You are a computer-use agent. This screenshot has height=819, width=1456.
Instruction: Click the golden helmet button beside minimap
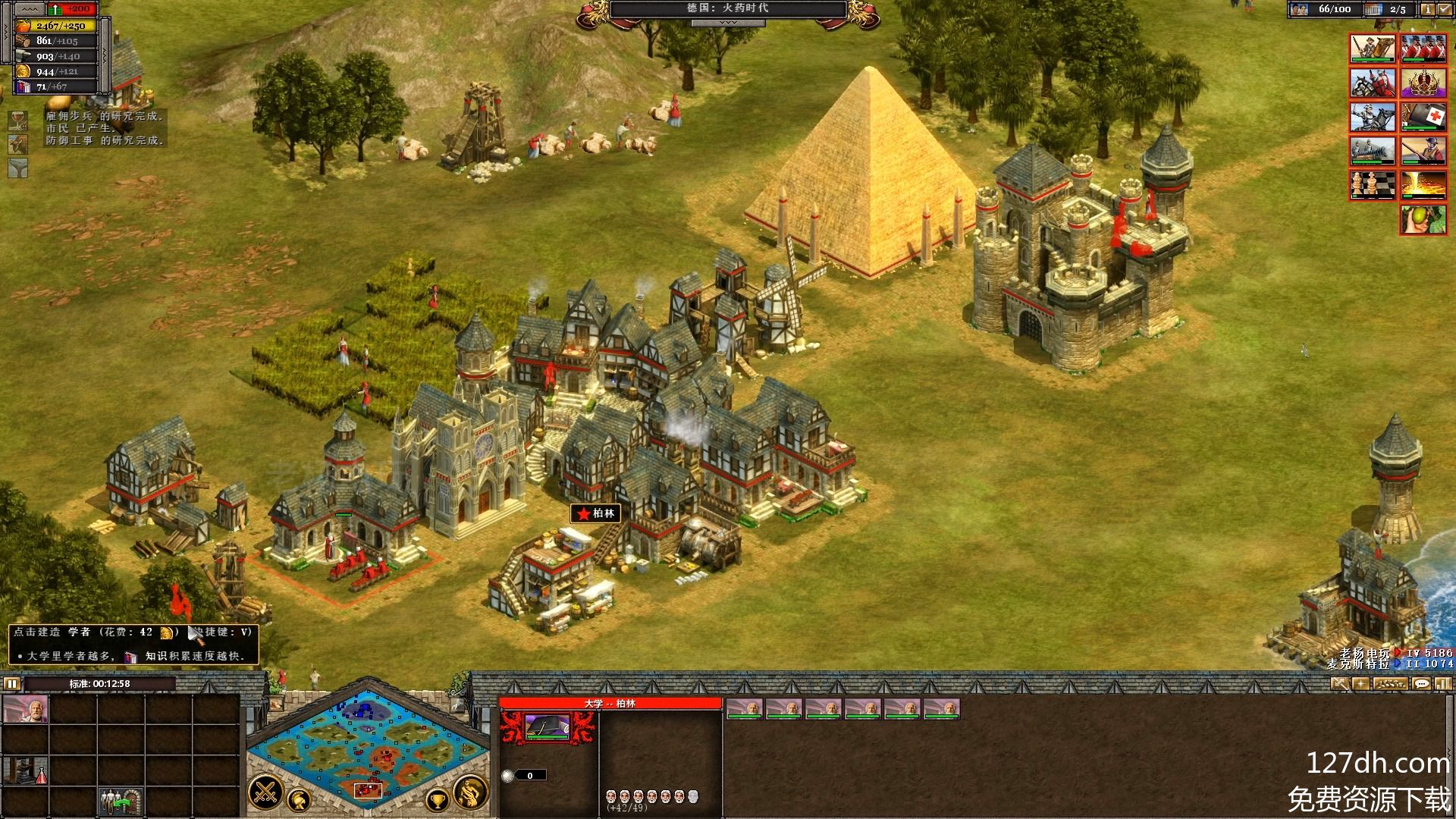(x=300, y=798)
